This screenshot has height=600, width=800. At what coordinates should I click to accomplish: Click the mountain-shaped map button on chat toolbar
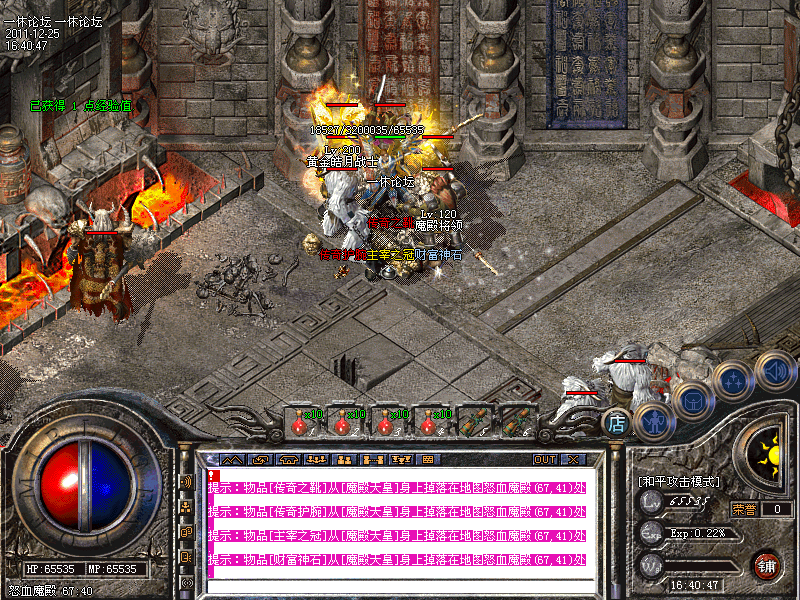[231, 460]
